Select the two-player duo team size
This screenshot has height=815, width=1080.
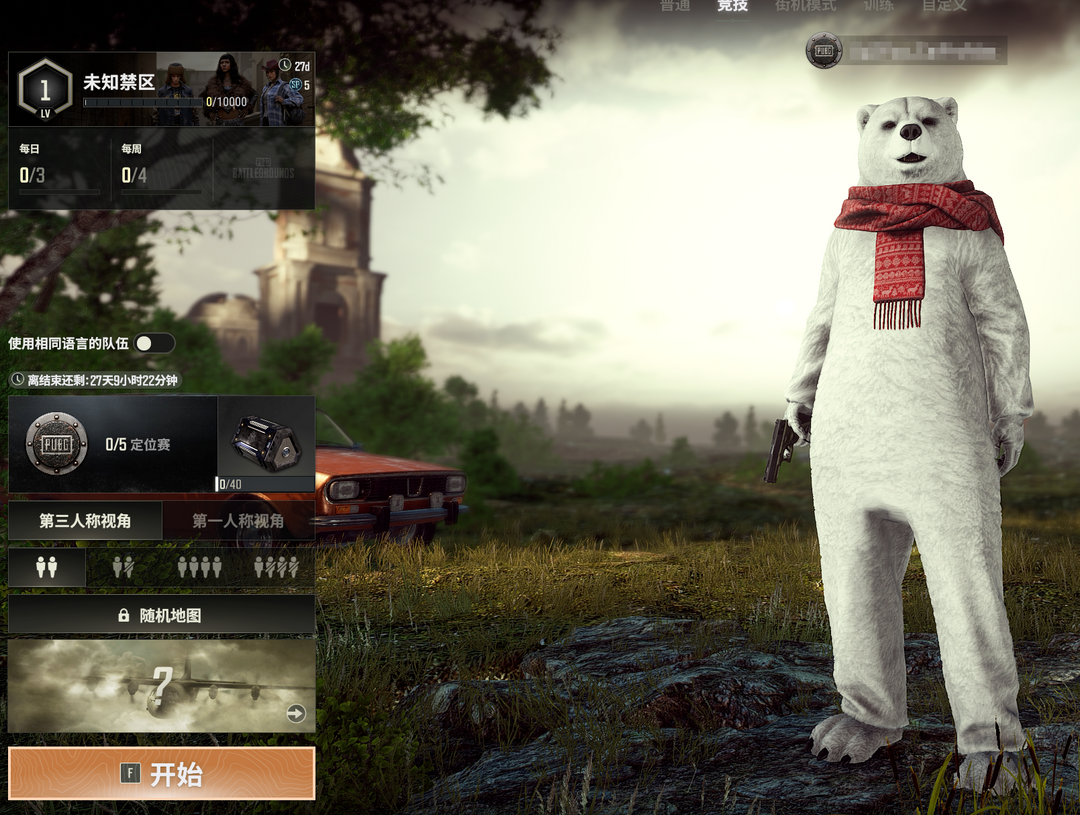(x=47, y=568)
